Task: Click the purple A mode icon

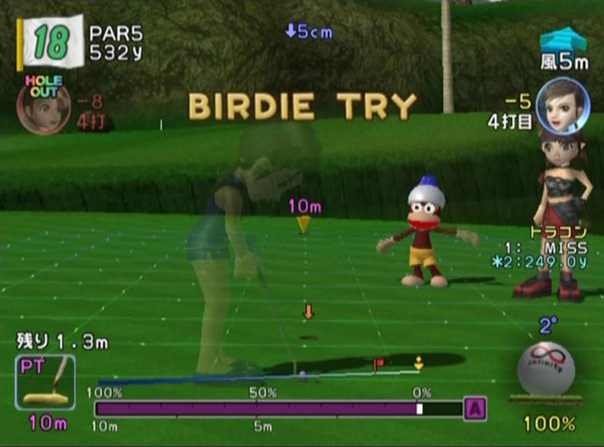Action: pyautogui.click(x=476, y=408)
